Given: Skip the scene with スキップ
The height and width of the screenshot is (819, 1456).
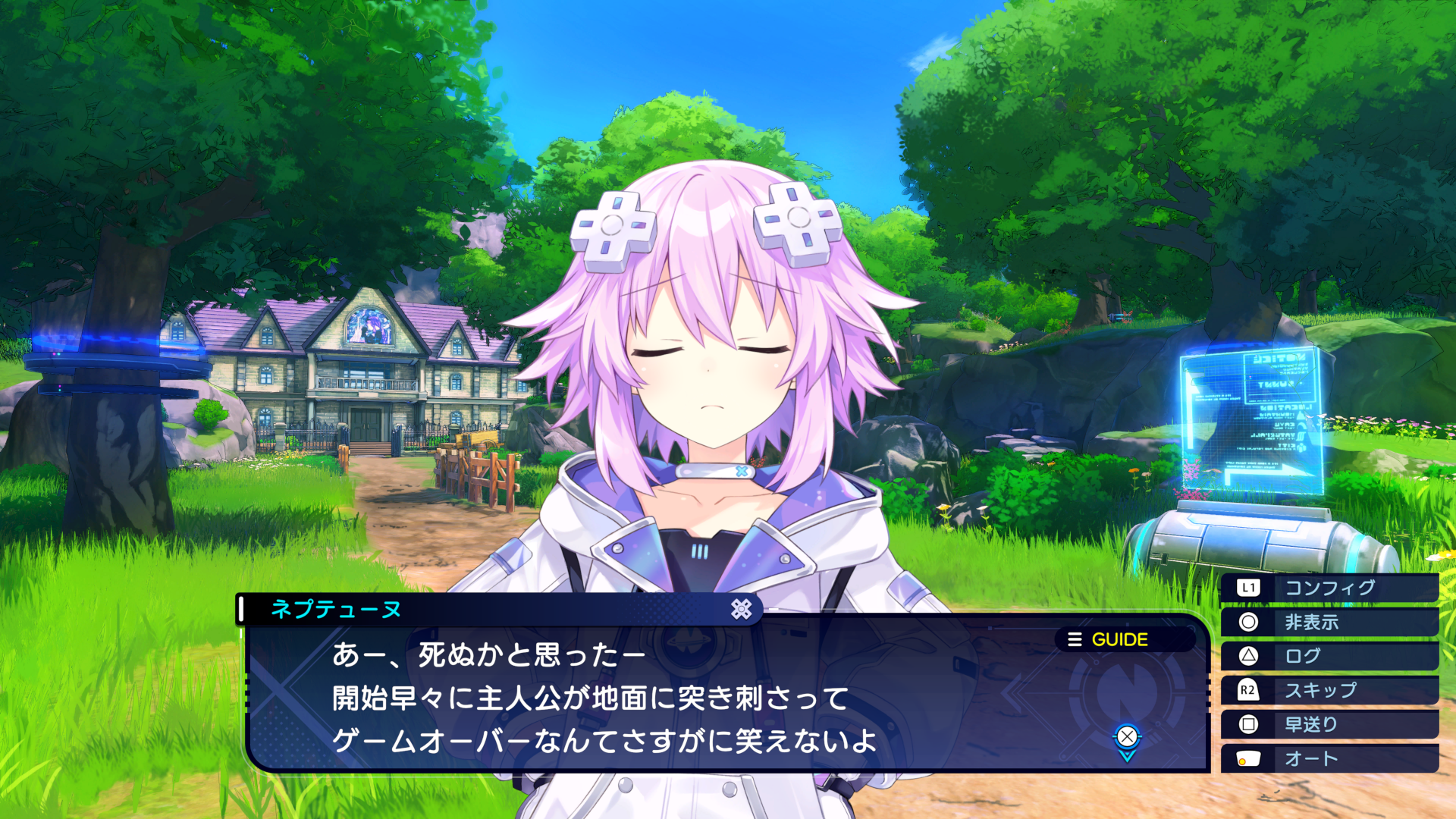Looking at the screenshot, I should tap(1329, 691).
